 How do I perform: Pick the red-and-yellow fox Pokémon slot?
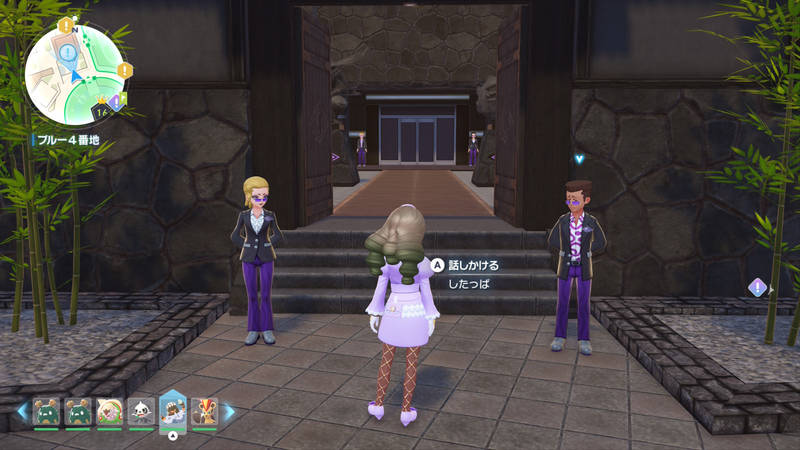pos(204,412)
